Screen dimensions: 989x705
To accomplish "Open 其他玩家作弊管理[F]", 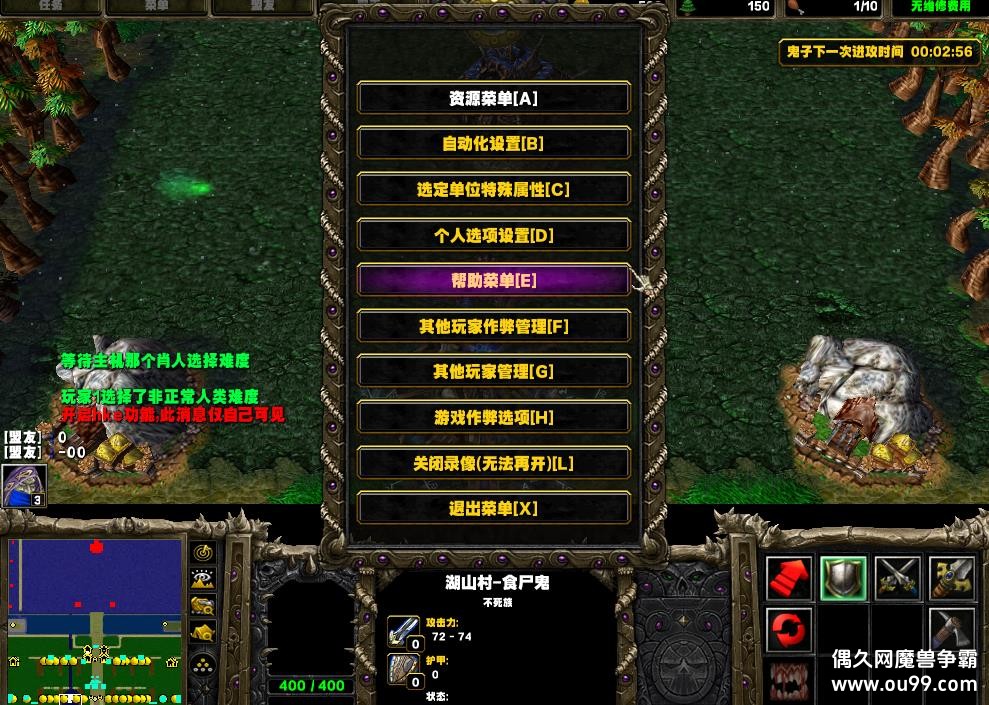I will 494,326.
